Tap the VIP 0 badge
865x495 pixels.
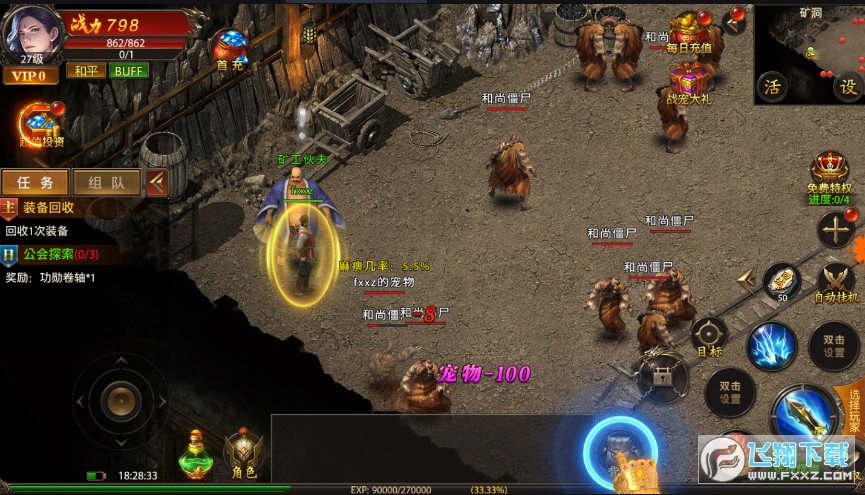30,76
